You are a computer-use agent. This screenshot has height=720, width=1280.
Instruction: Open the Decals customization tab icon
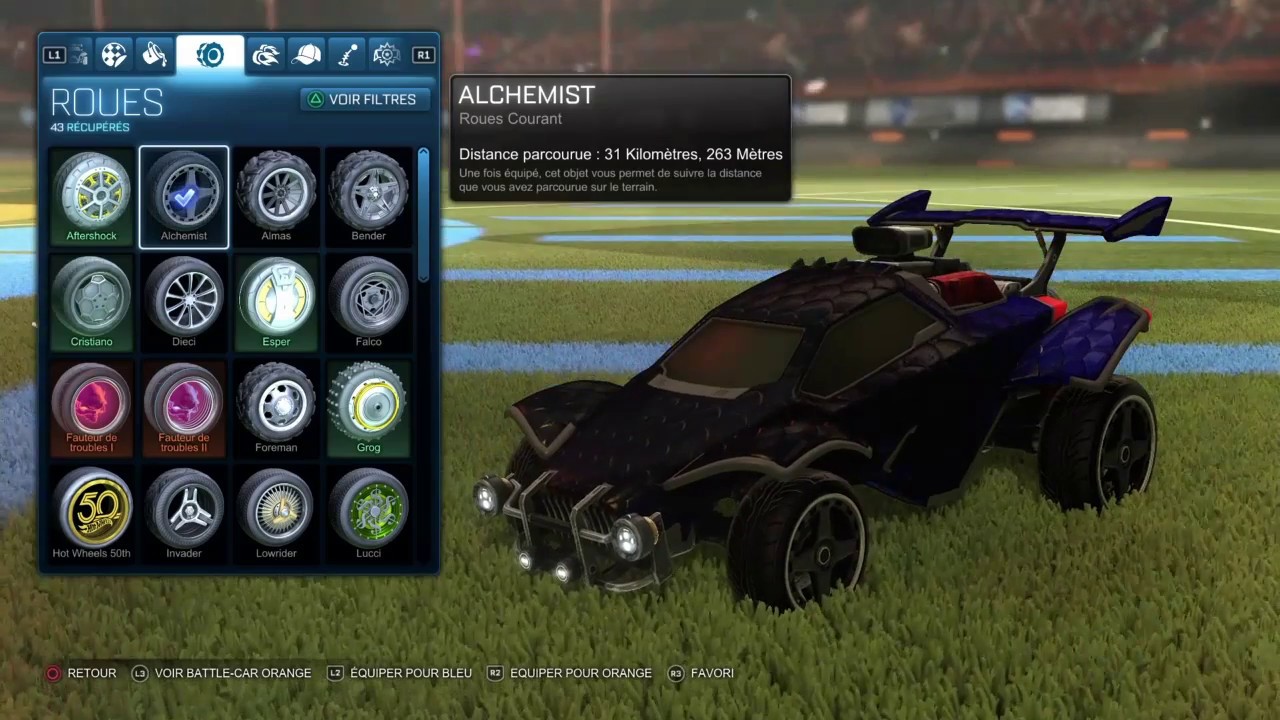click(x=113, y=55)
